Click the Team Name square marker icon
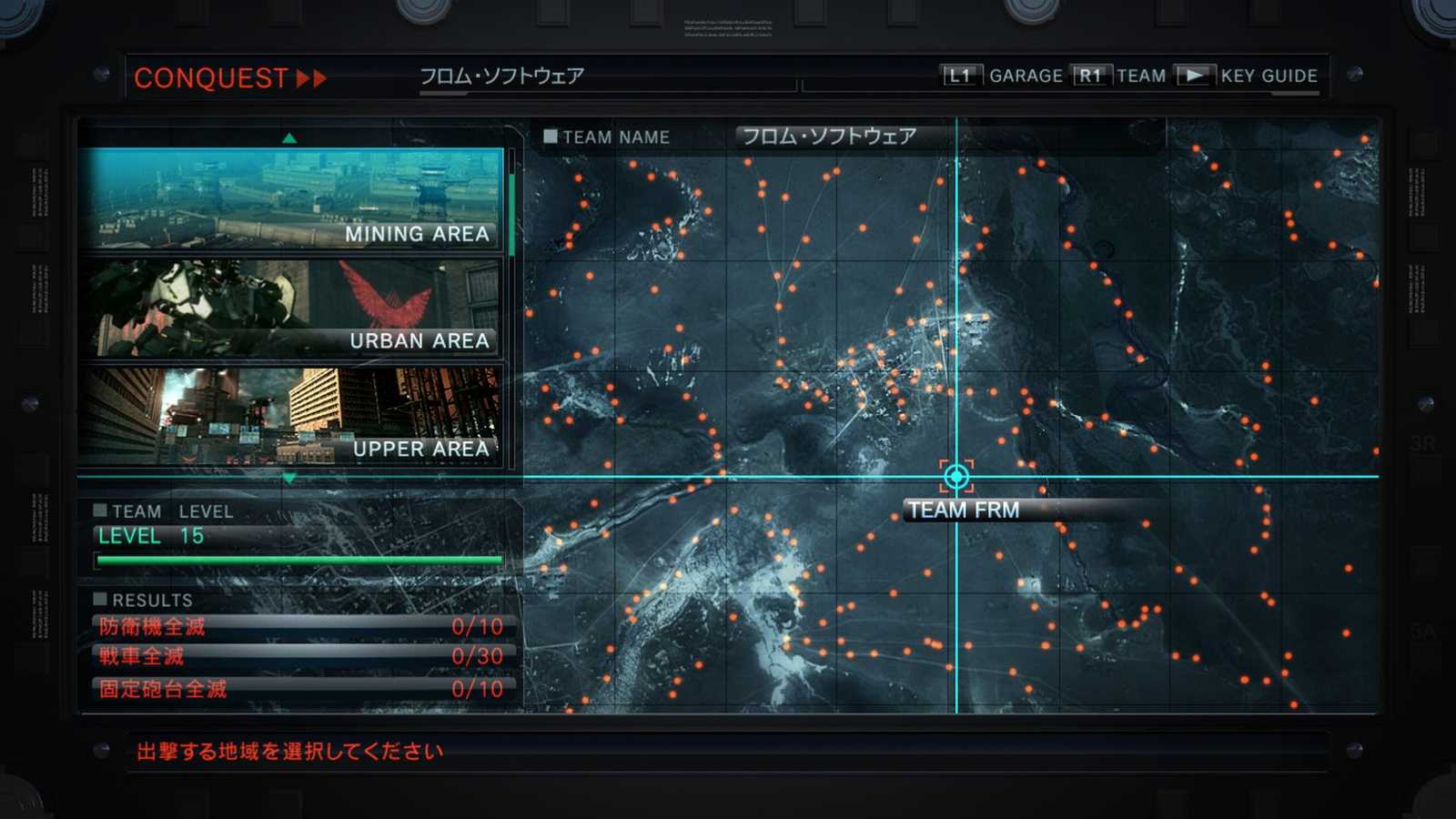The height and width of the screenshot is (819, 1456). tap(550, 135)
